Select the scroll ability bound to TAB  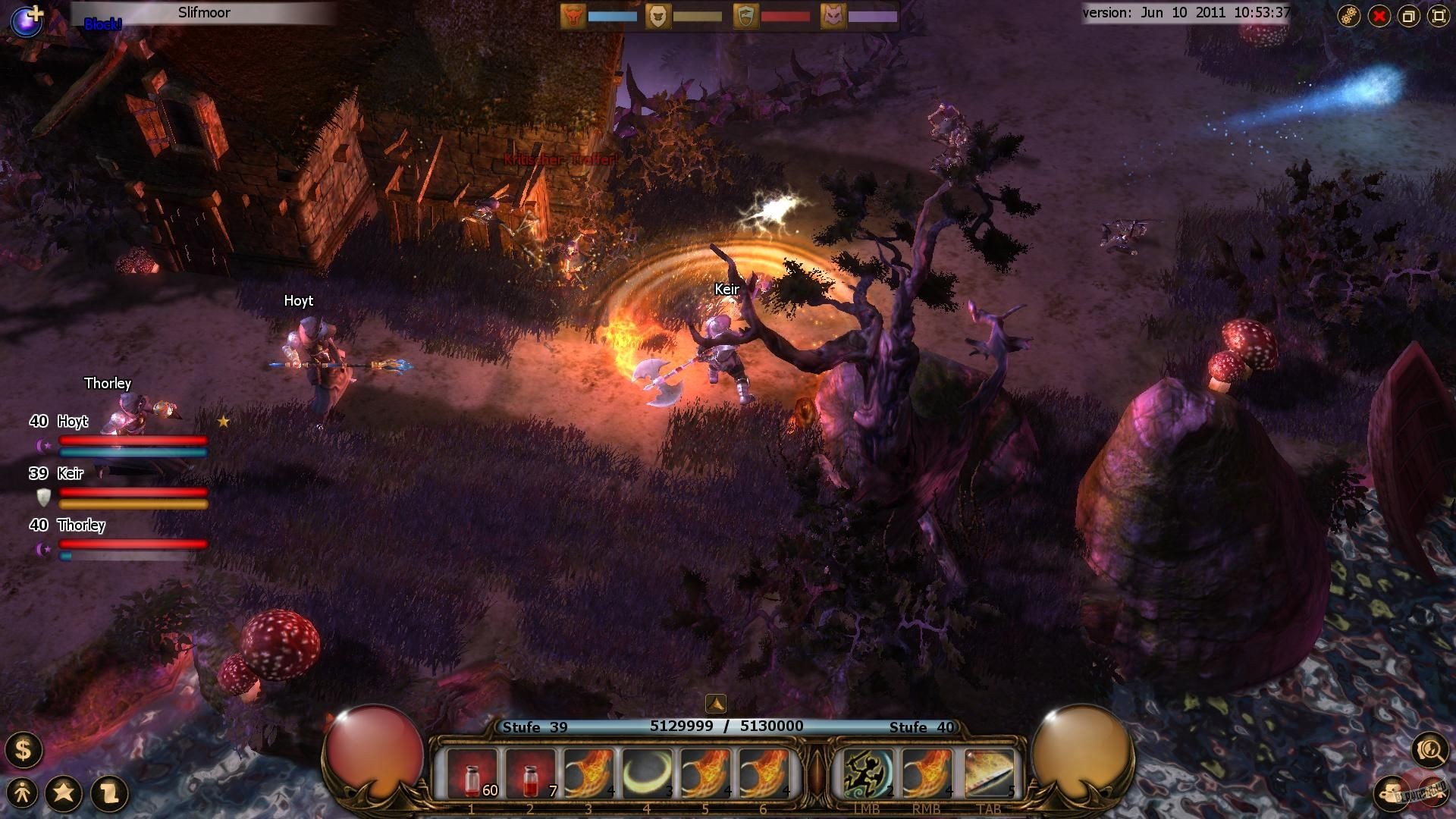click(990, 772)
